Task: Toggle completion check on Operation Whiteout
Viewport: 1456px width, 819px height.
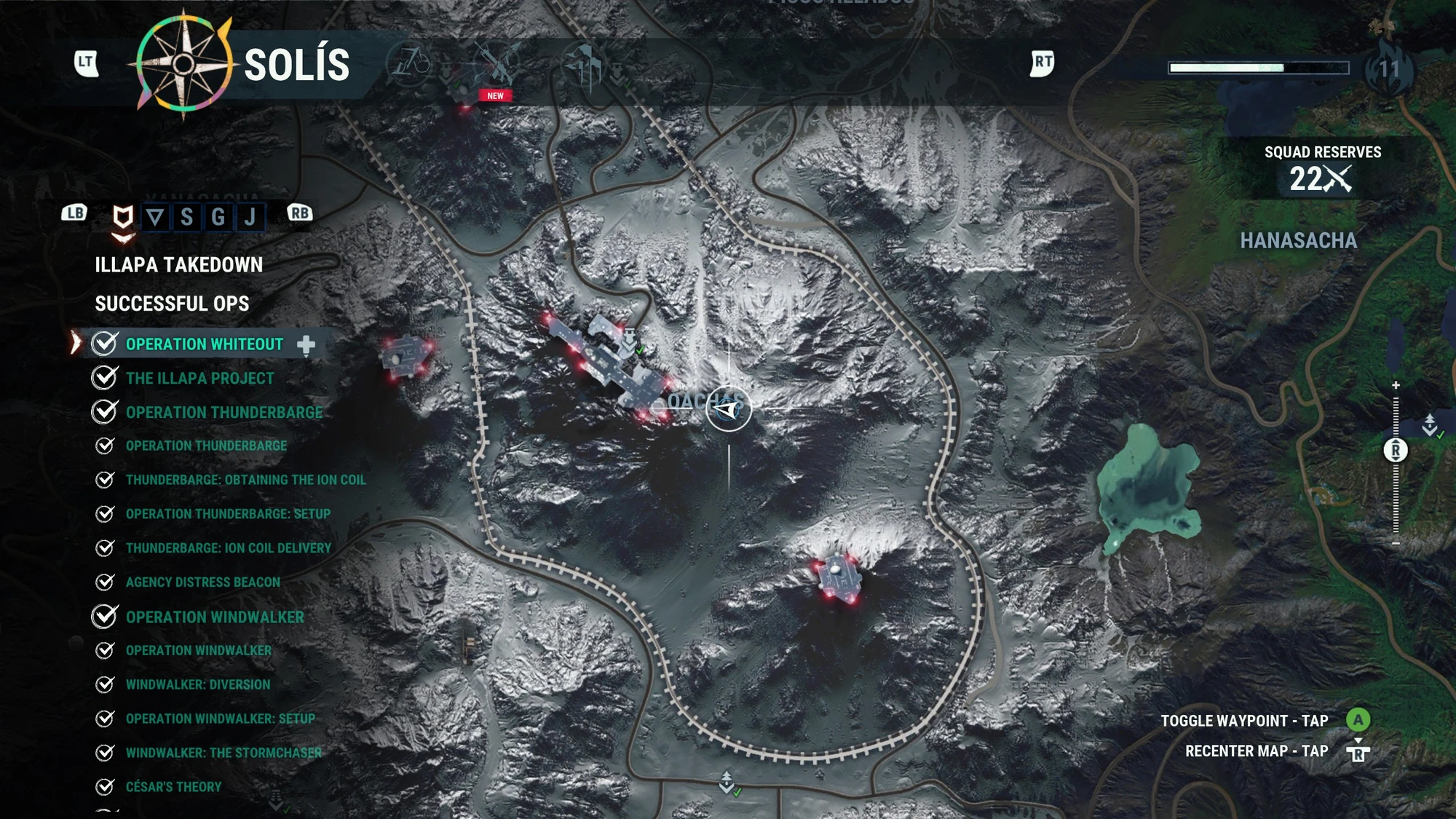Action: click(103, 344)
